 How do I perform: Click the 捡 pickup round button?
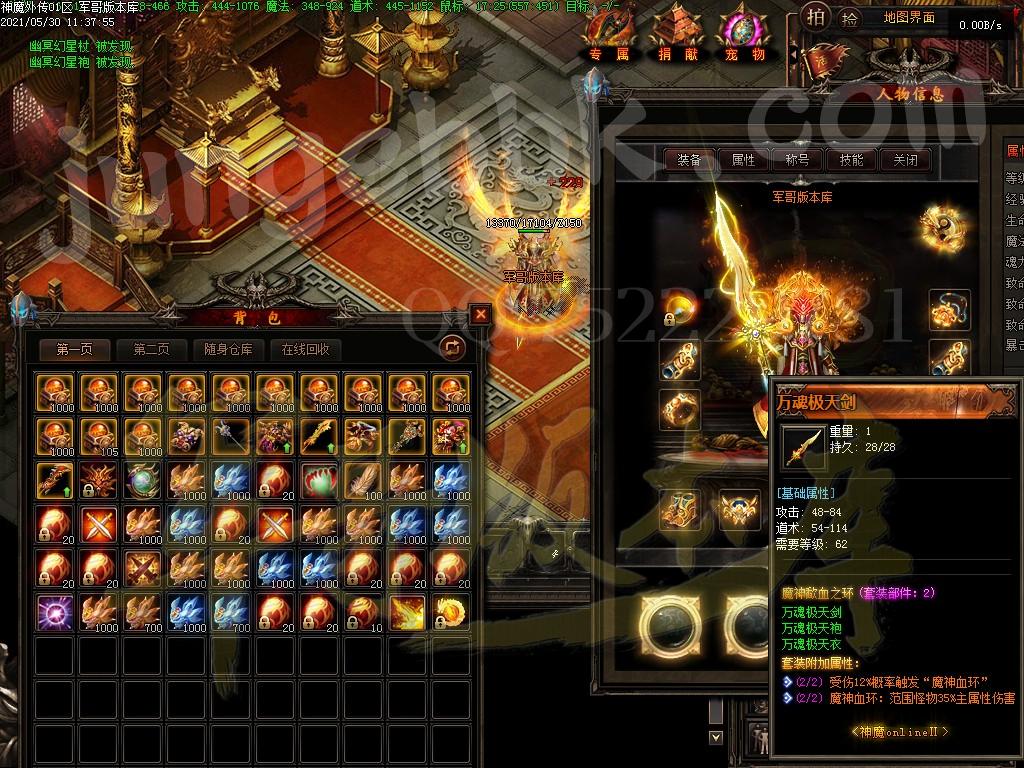pos(849,18)
